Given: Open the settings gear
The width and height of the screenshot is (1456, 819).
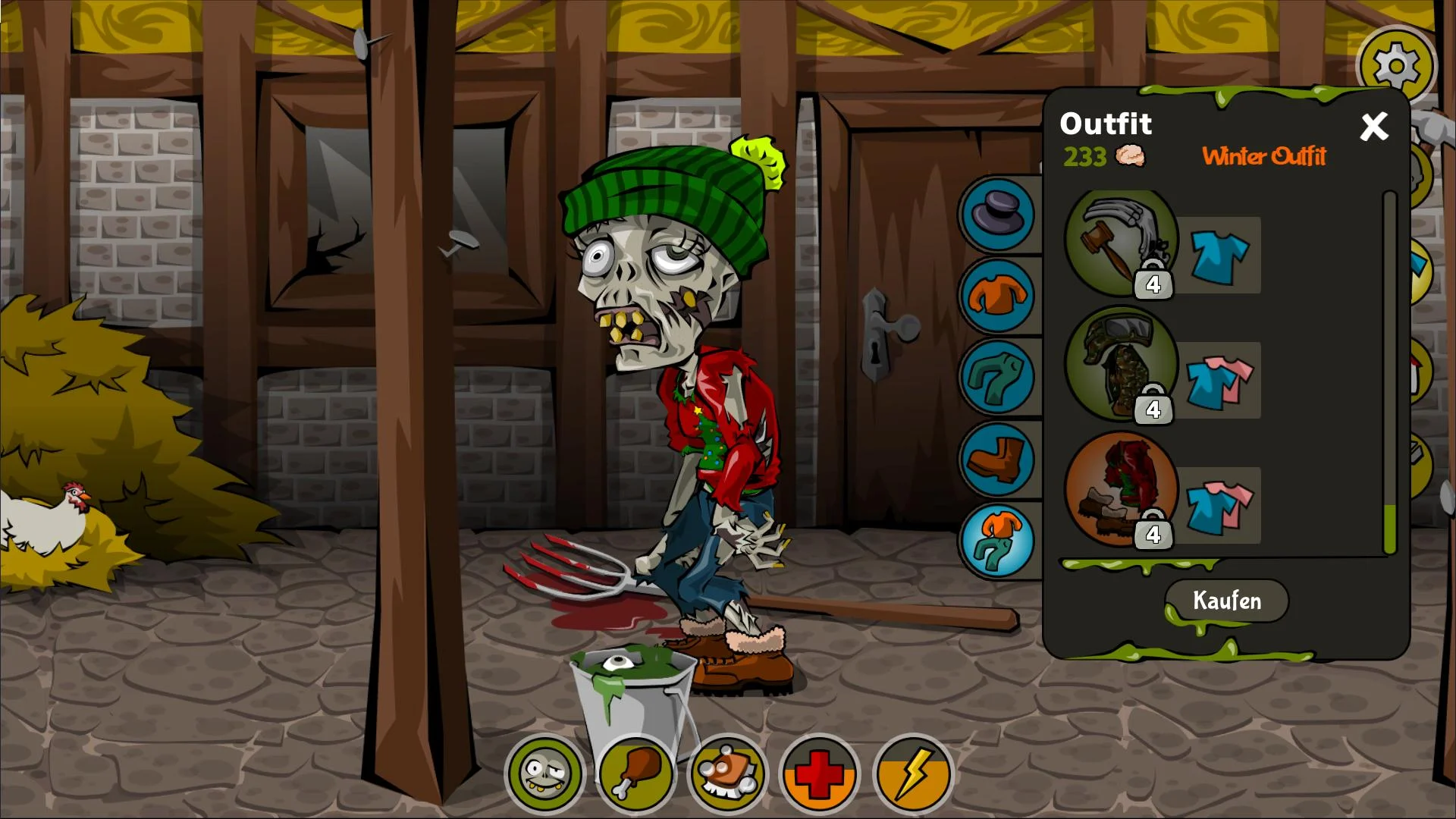Looking at the screenshot, I should click(1398, 65).
